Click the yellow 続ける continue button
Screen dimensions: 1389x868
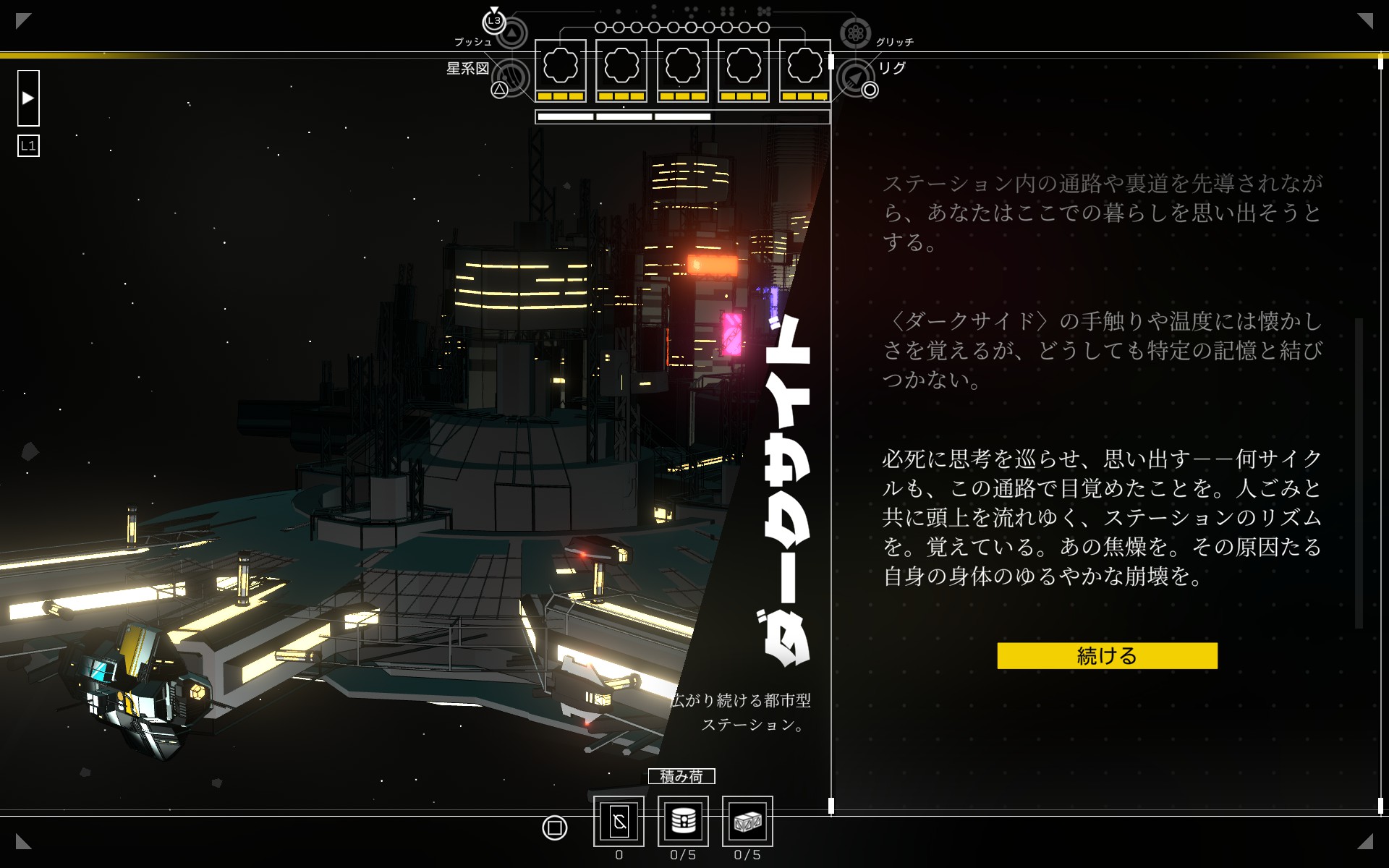[x=1106, y=655]
